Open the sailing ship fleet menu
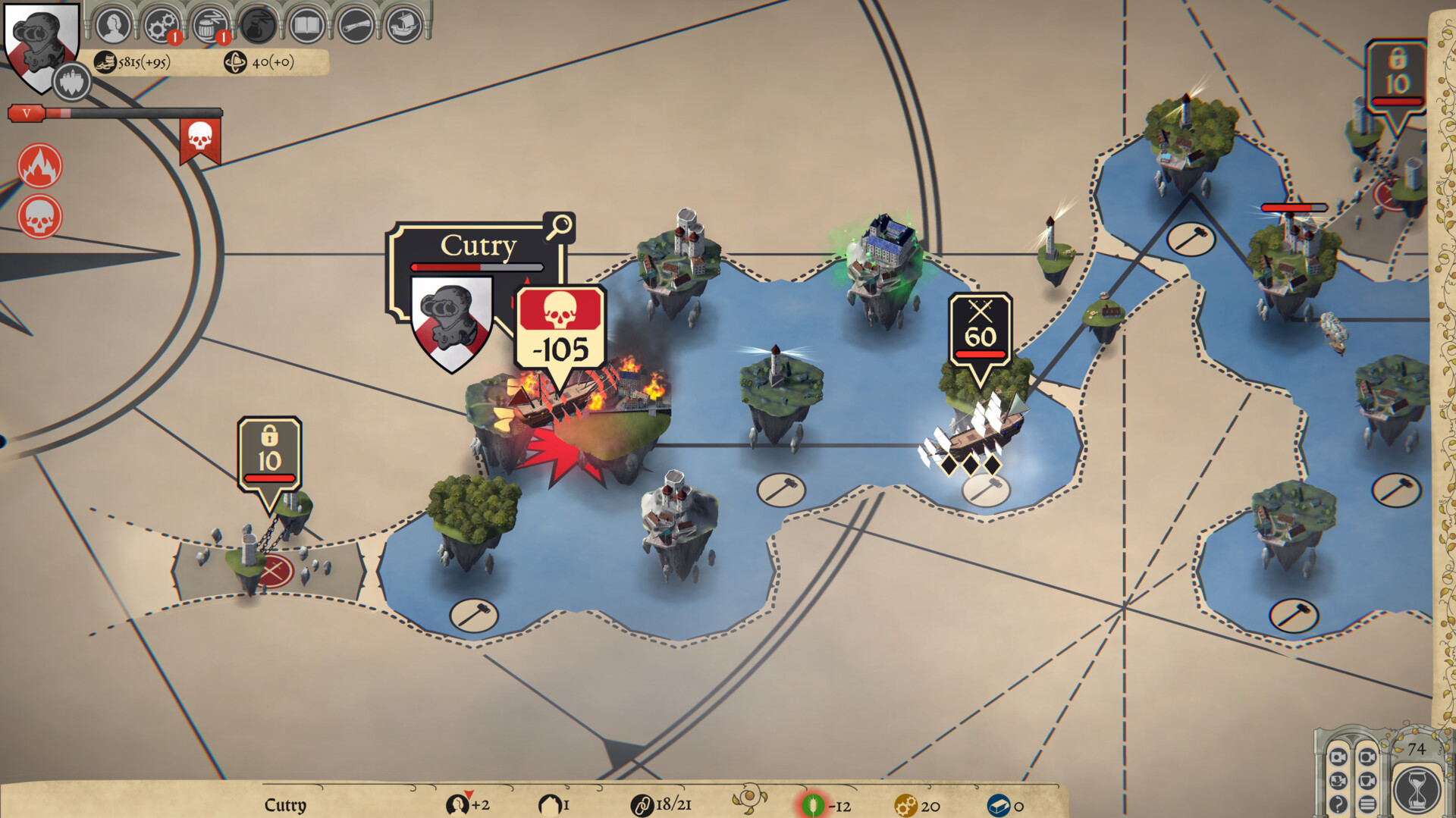The height and width of the screenshot is (818, 1456). (403, 25)
